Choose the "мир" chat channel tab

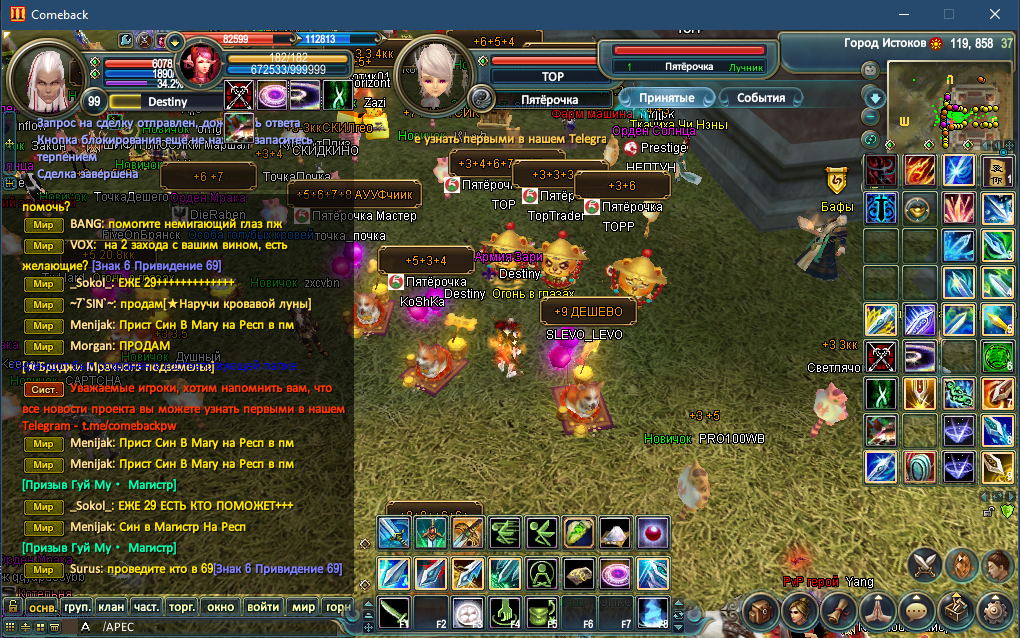coord(303,607)
